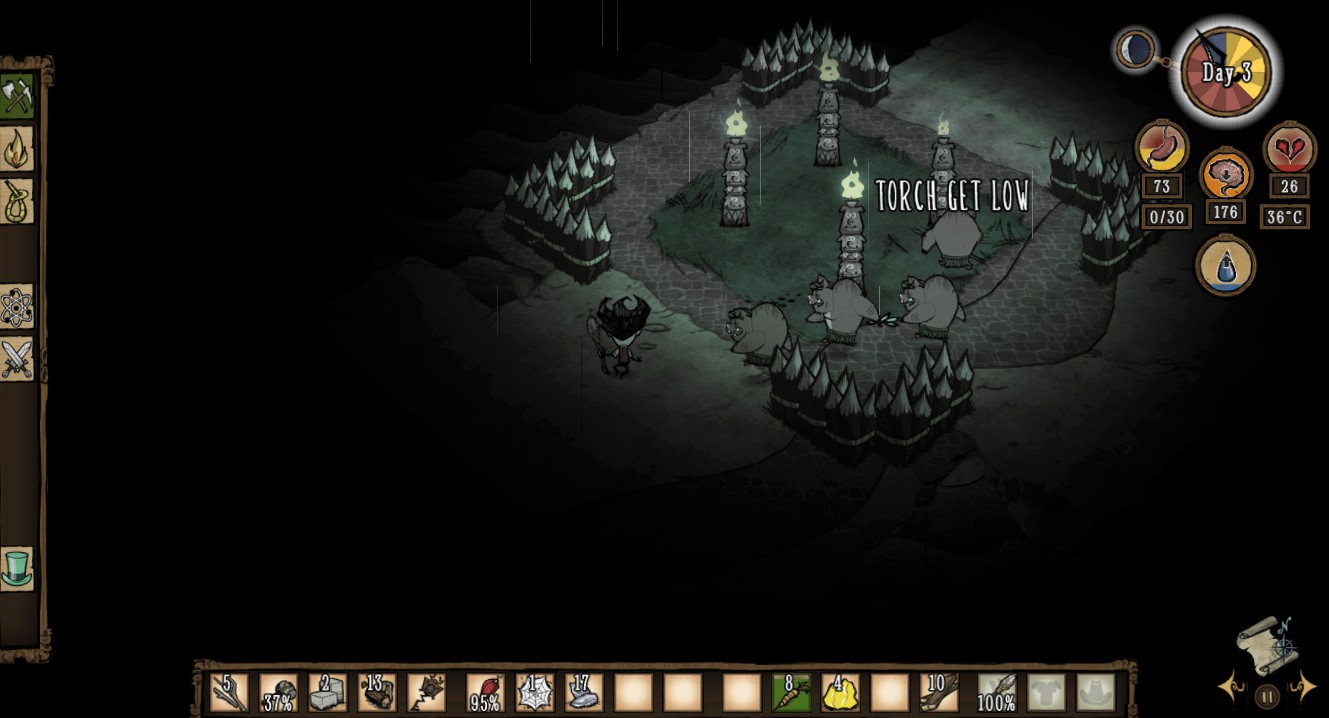The width and height of the screenshot is (1329, 718).
Task: Select the spider web silk slot
Action: (535, 692)
